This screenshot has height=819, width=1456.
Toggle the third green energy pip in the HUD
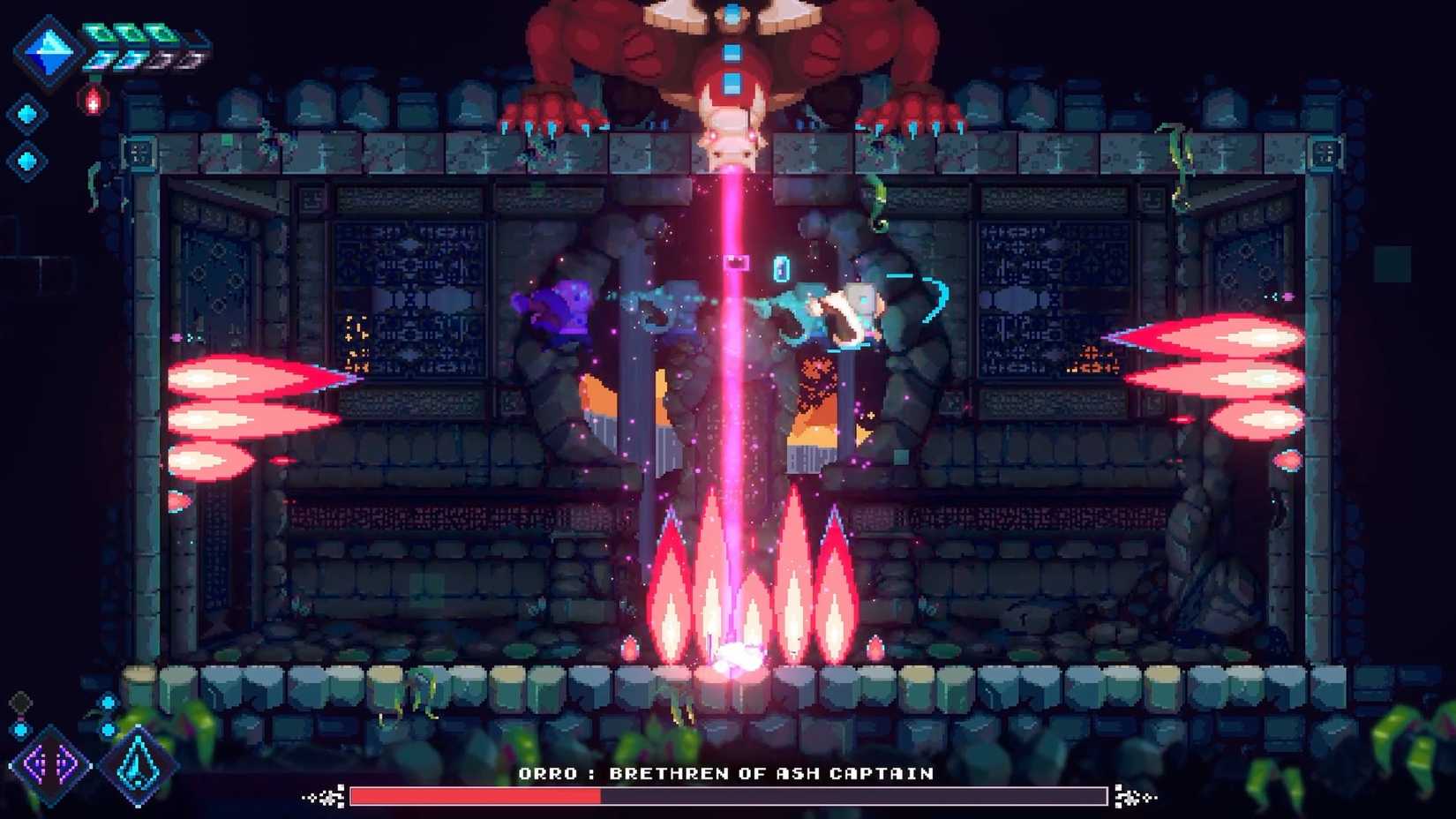[x=154, y=29]
